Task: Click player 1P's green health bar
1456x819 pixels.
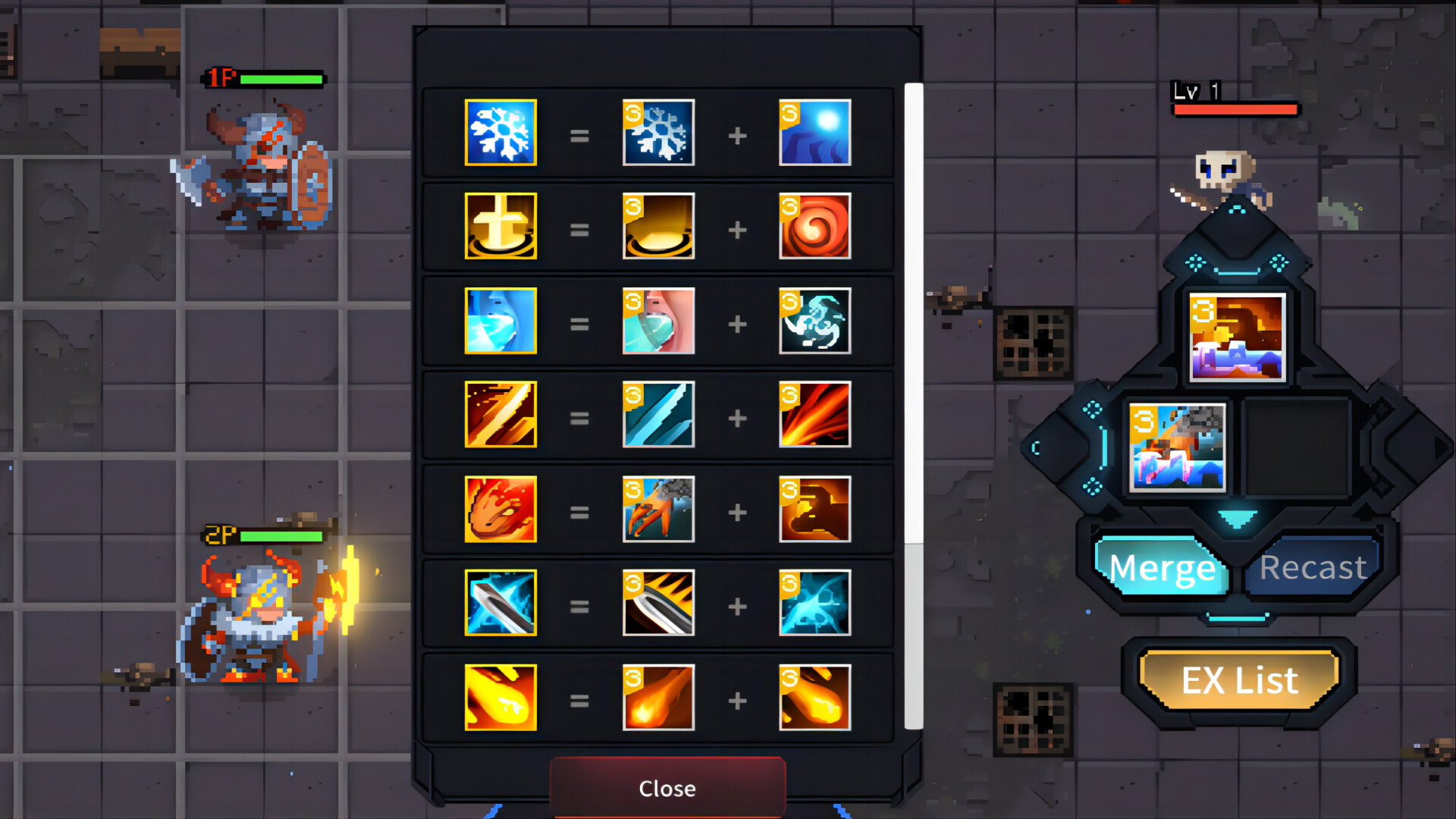Action: click(x=281, y=78)
